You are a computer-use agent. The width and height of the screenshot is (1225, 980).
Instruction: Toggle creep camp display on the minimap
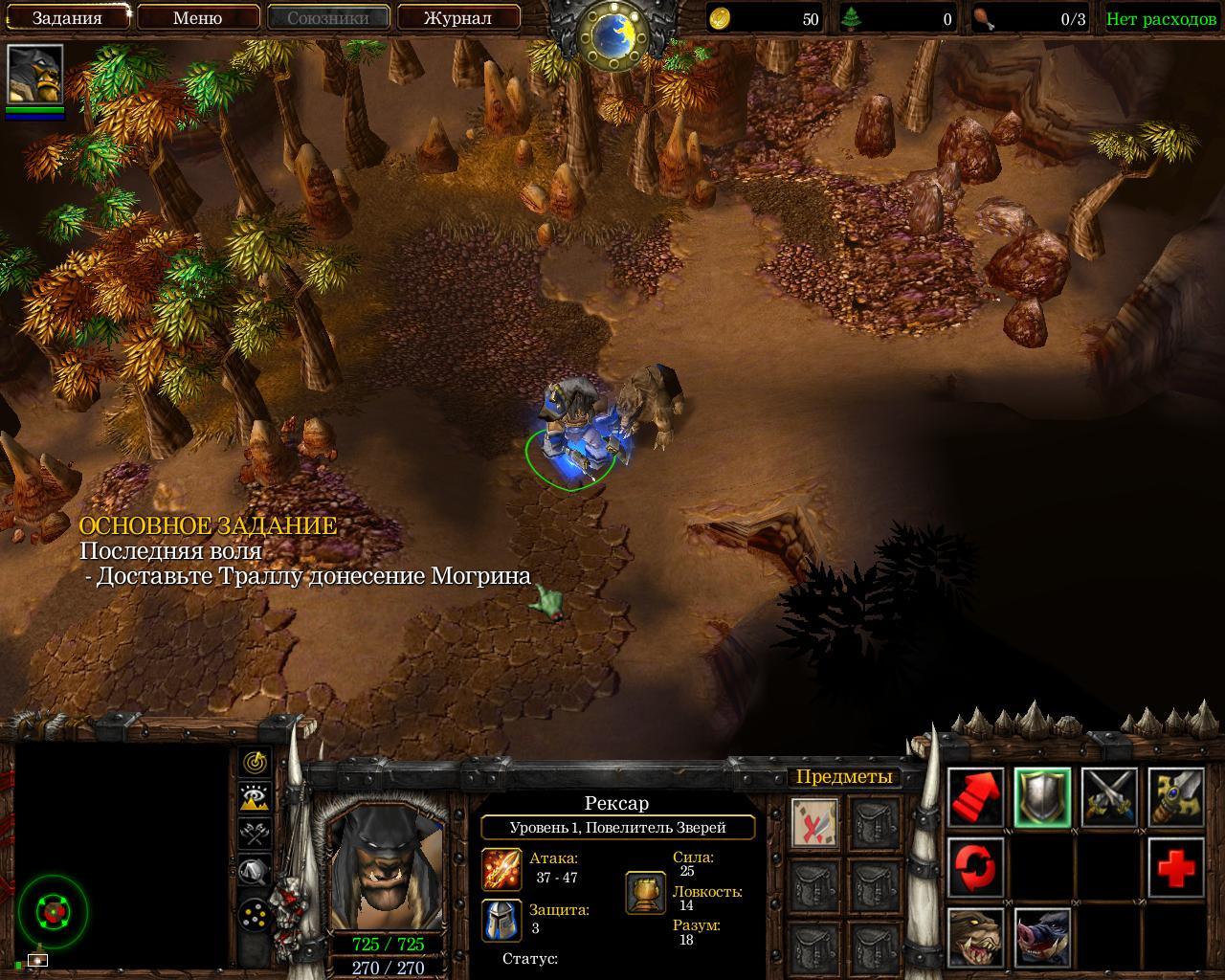pyautogui.click(x=255, y=871)
